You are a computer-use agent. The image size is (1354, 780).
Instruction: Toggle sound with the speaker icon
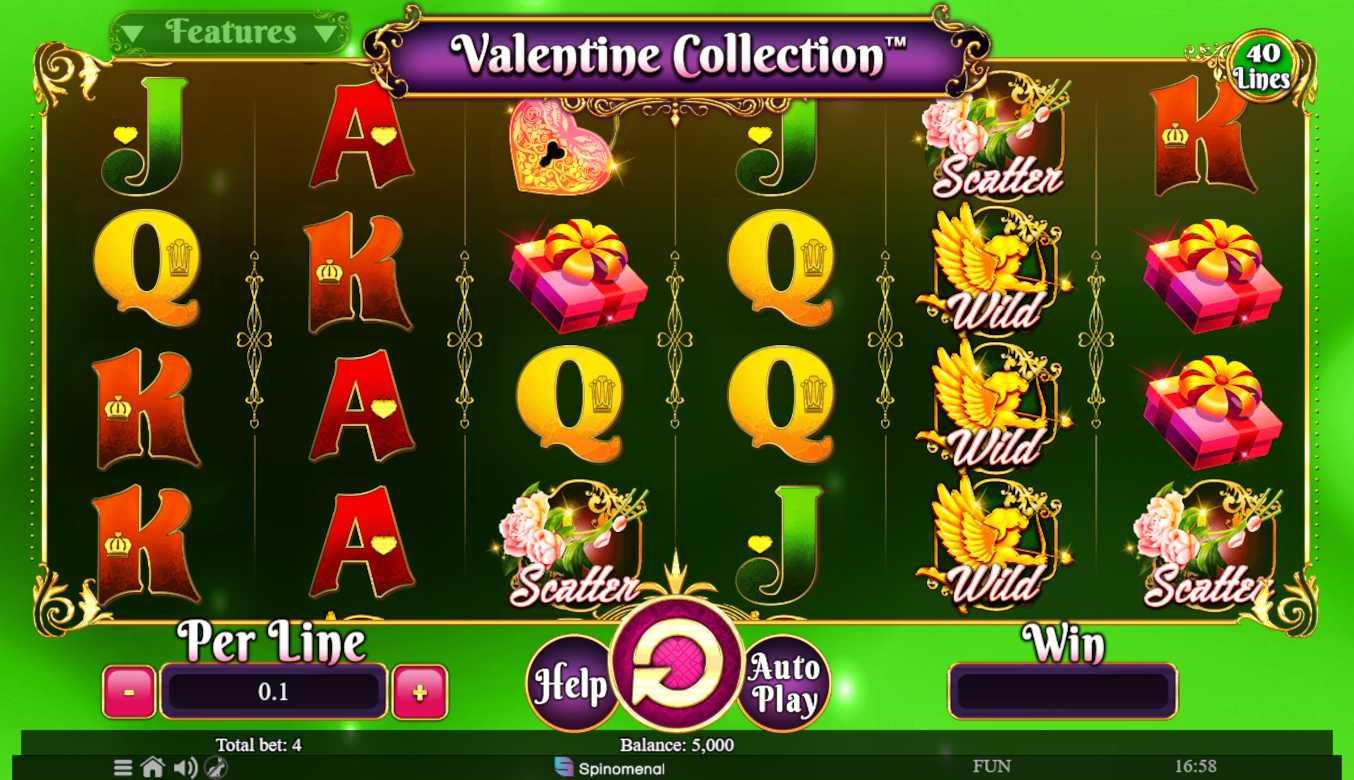coord(185,768)
